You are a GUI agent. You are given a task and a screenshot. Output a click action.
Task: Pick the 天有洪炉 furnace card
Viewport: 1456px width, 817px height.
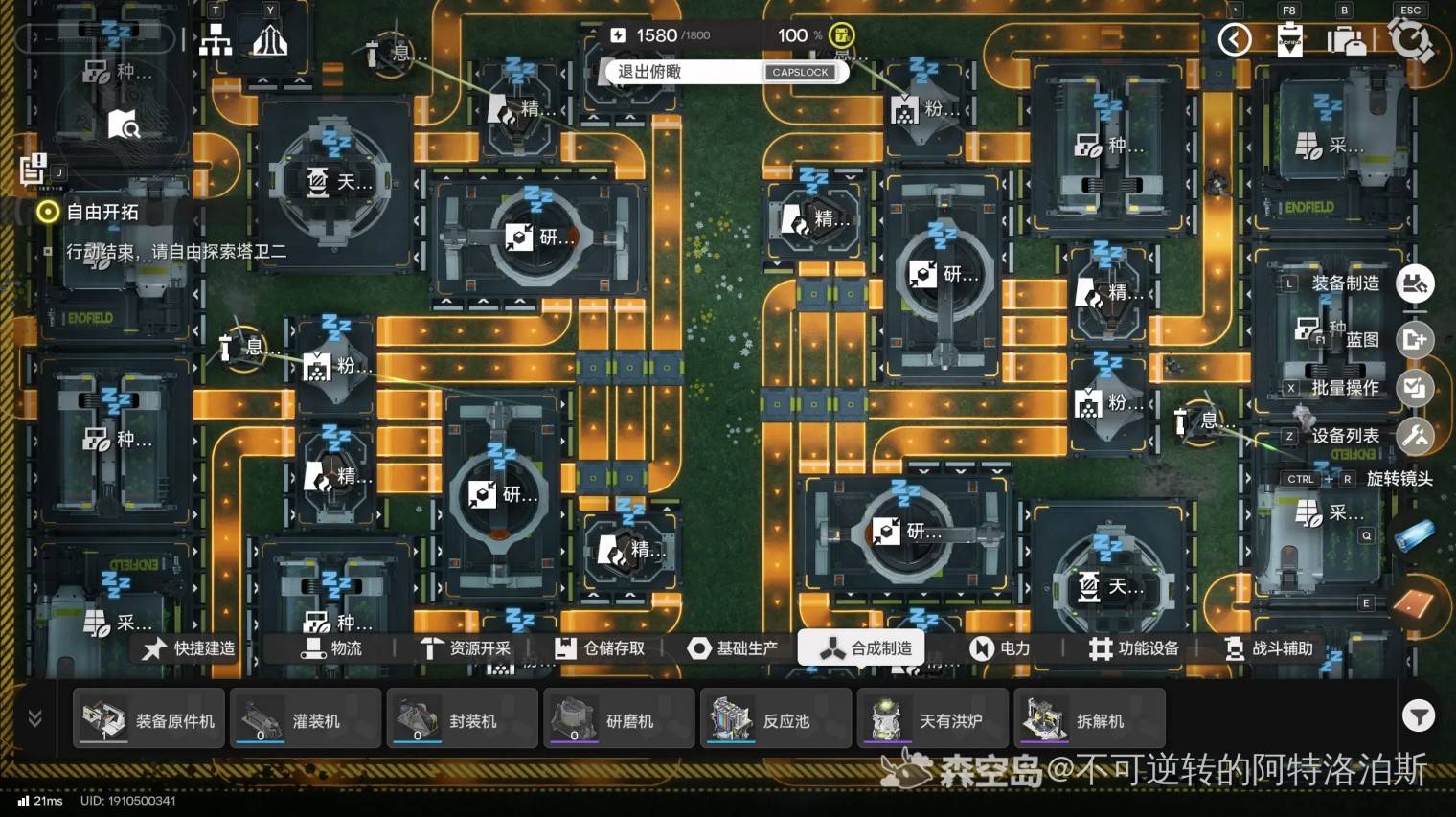click(933, 718)
